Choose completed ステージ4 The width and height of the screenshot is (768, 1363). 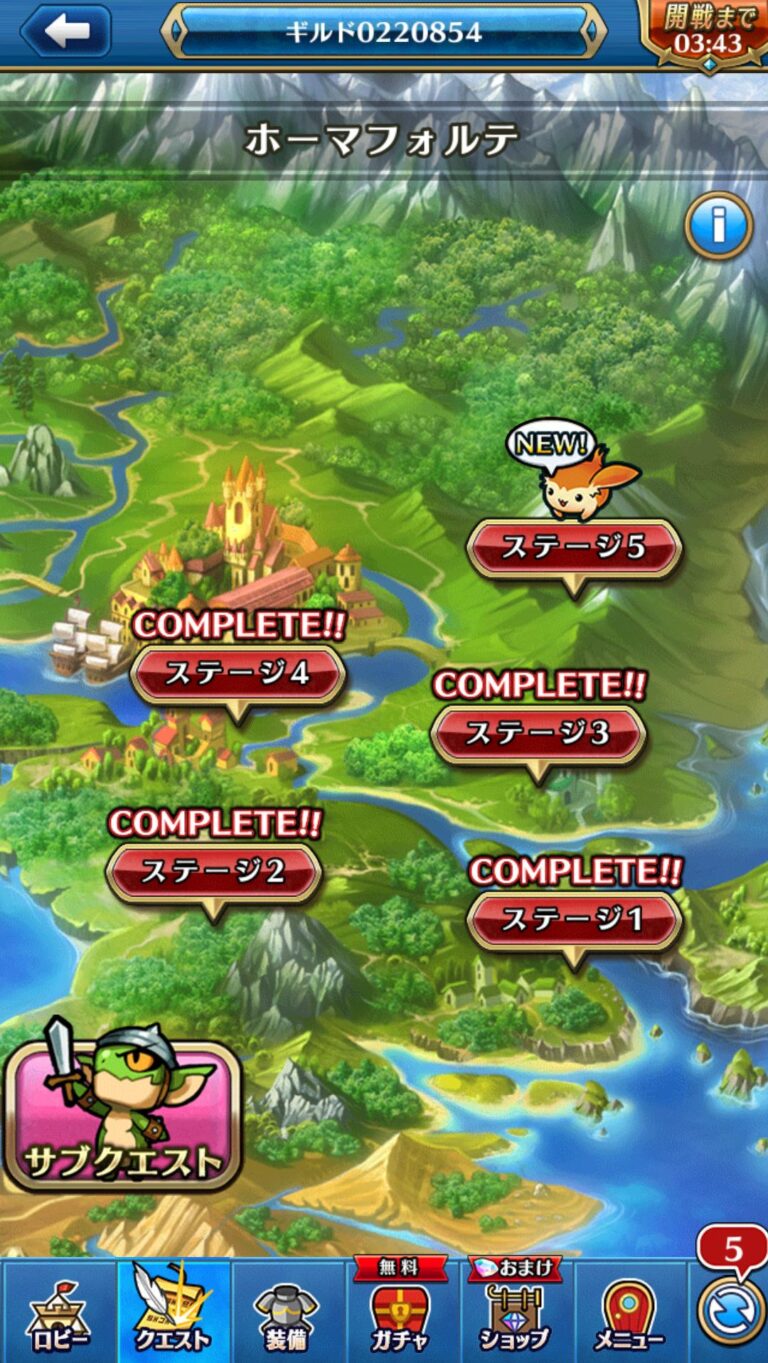tap(237, 674)
